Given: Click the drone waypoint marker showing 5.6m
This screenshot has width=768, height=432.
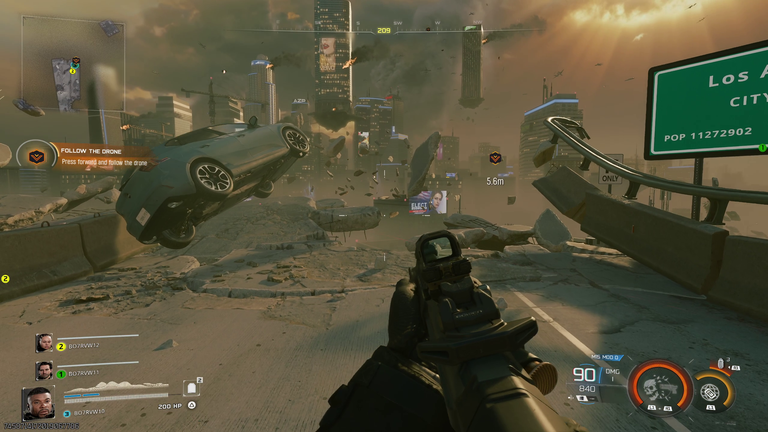Looking at the screenshot, I should click(495, 158).
